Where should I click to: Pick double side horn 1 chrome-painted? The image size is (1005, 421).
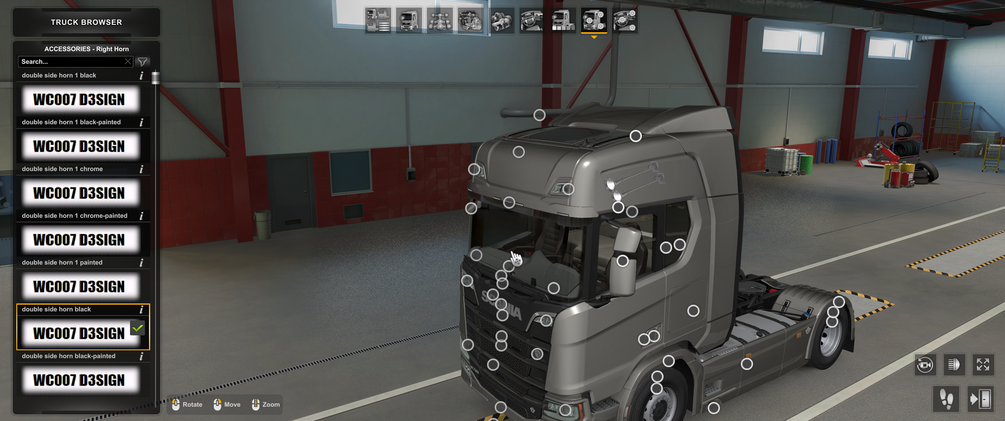[79, 240]
